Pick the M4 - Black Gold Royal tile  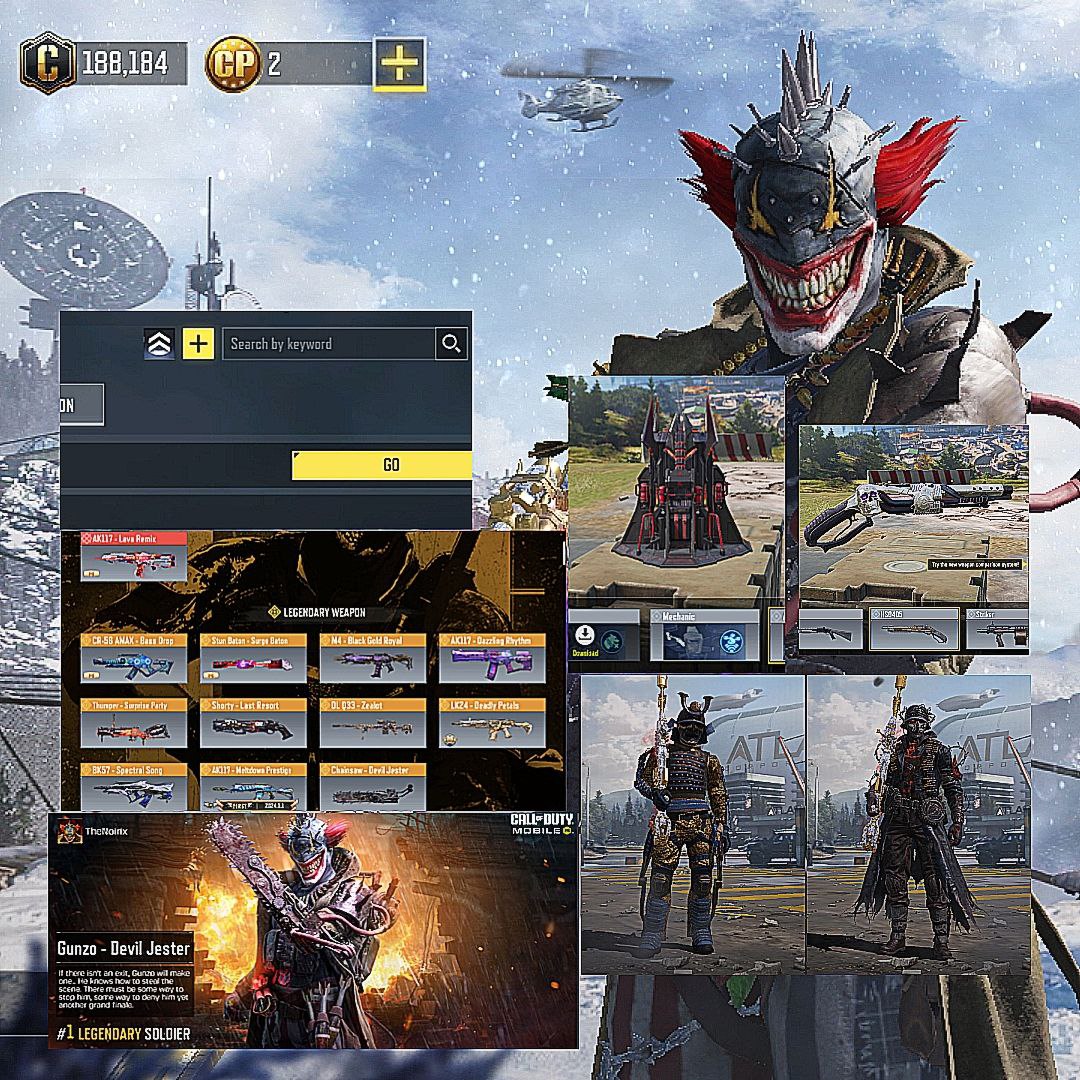[373, 661]
